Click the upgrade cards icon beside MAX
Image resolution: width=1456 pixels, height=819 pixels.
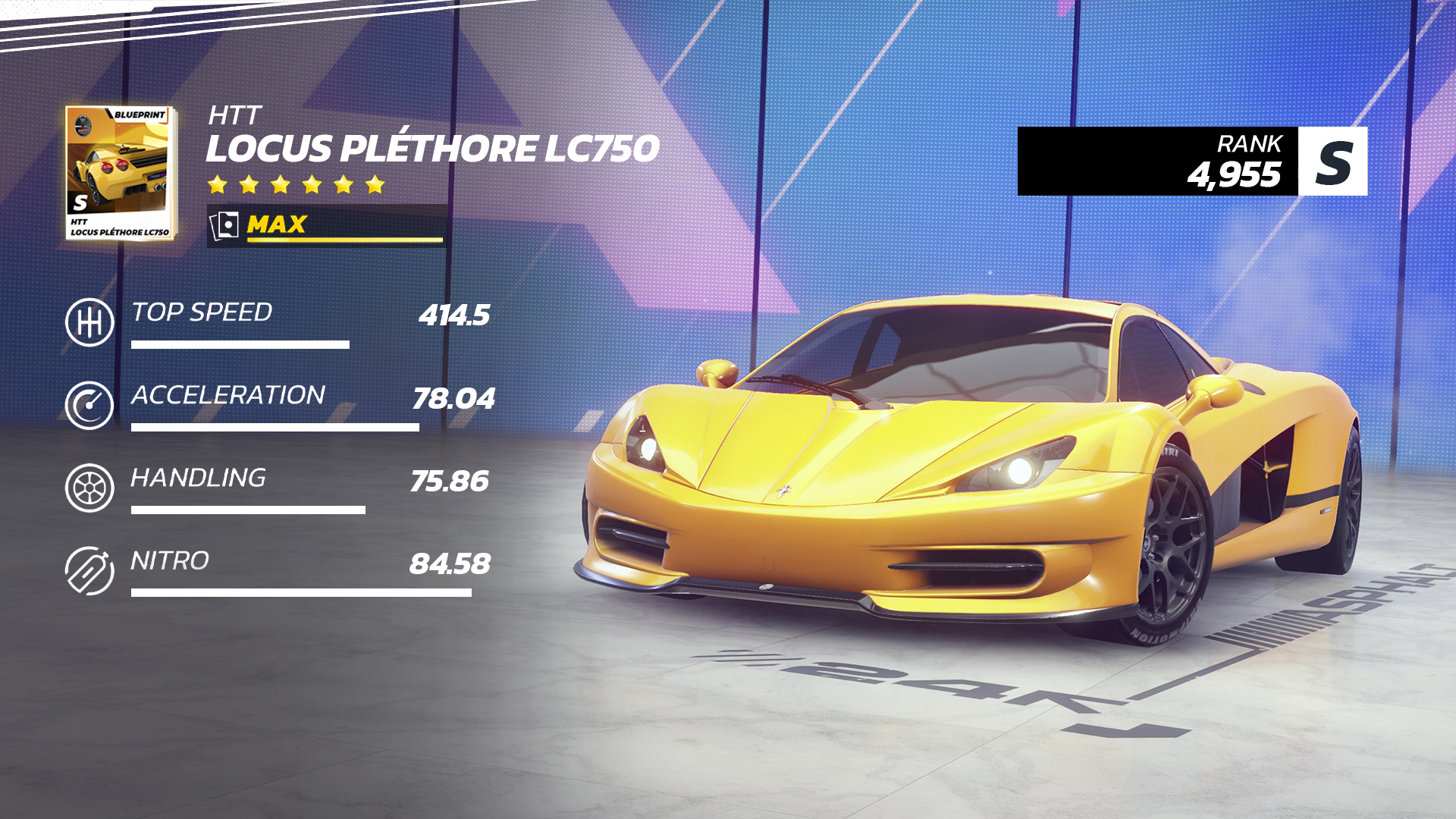pyautogui.click(x=224, y=224)
